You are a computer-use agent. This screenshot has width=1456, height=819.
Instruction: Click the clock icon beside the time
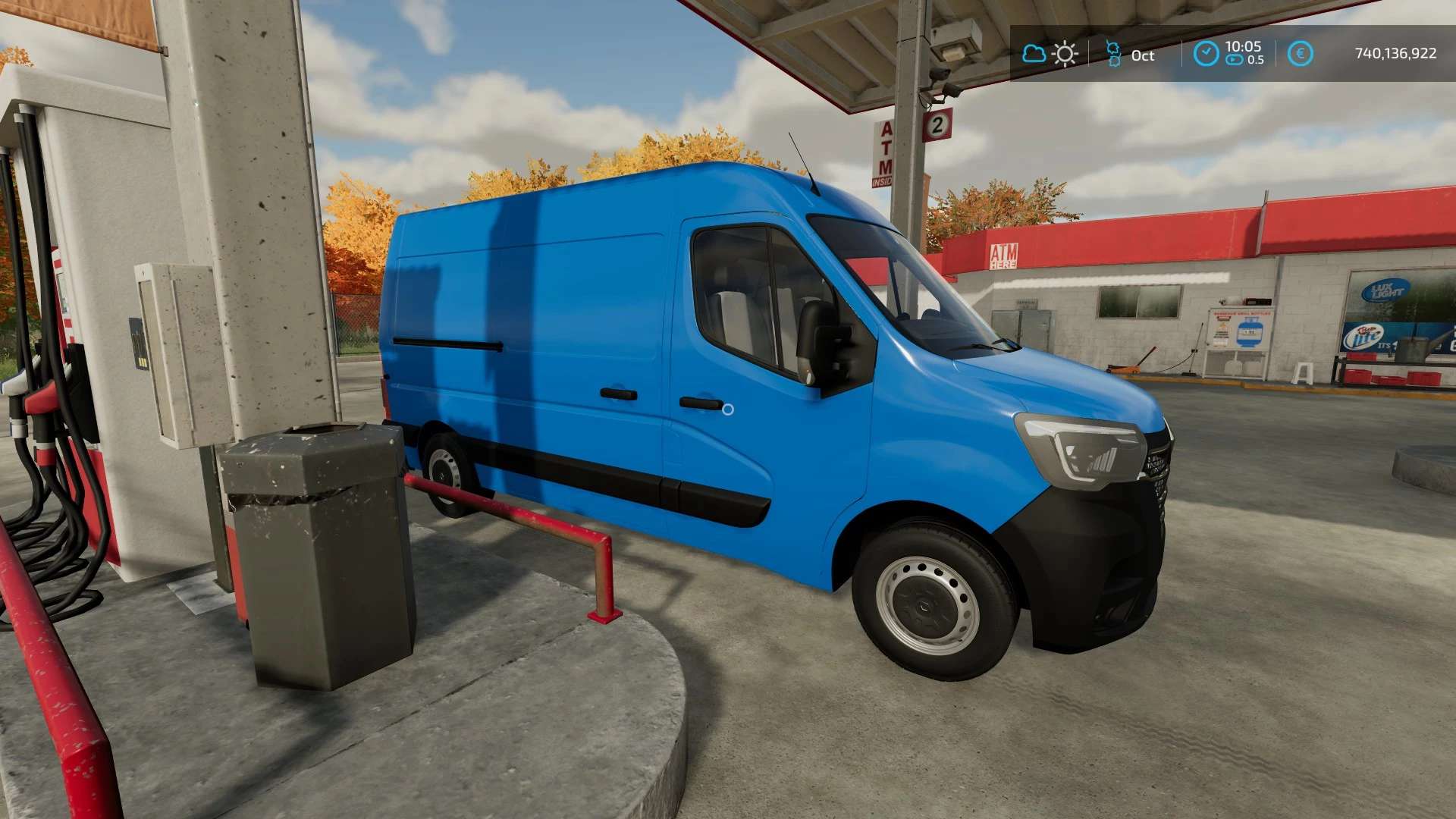point(1206,54)
